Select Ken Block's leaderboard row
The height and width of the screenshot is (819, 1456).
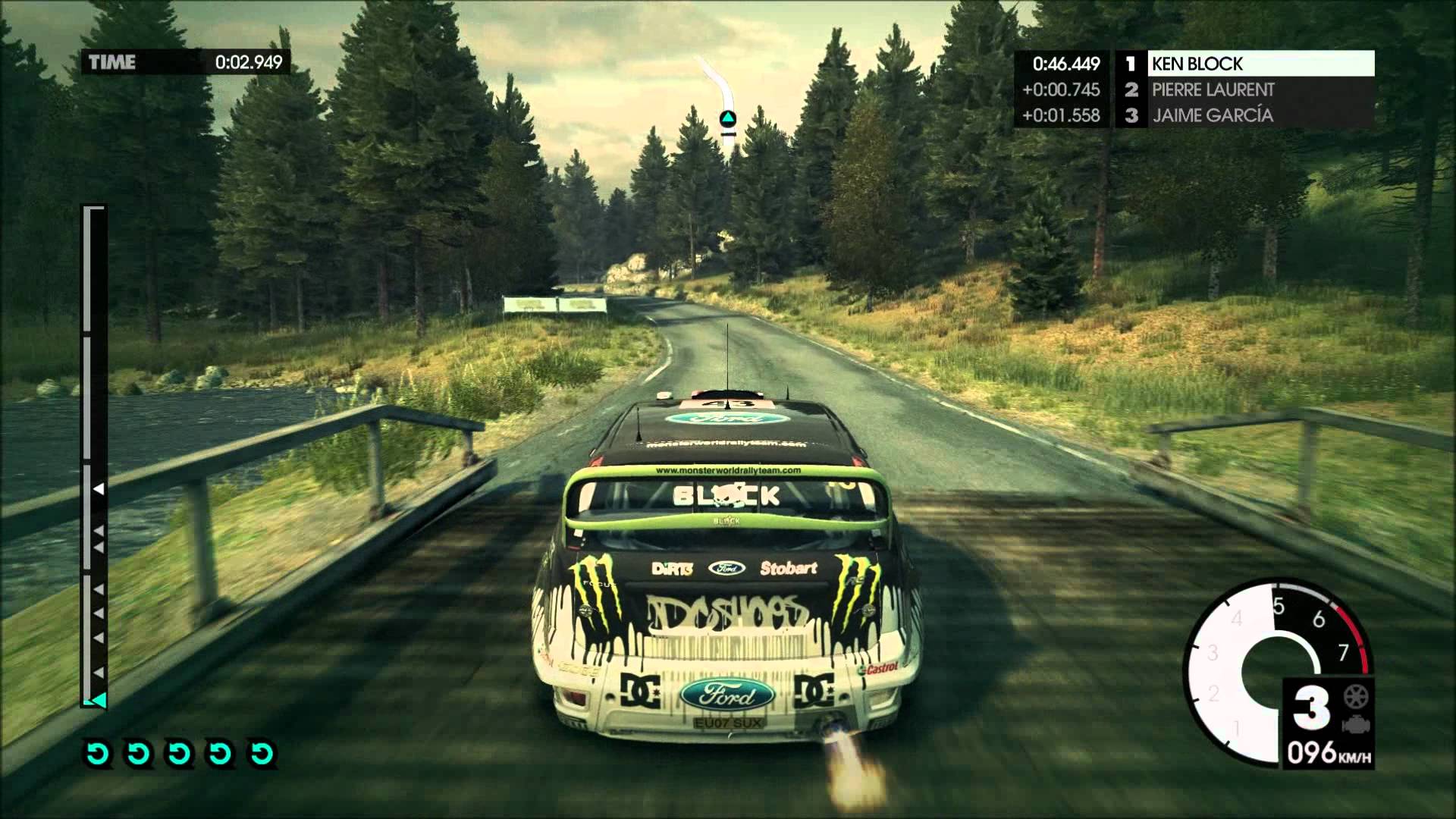pyautogui.click(x=1260, y=64)
